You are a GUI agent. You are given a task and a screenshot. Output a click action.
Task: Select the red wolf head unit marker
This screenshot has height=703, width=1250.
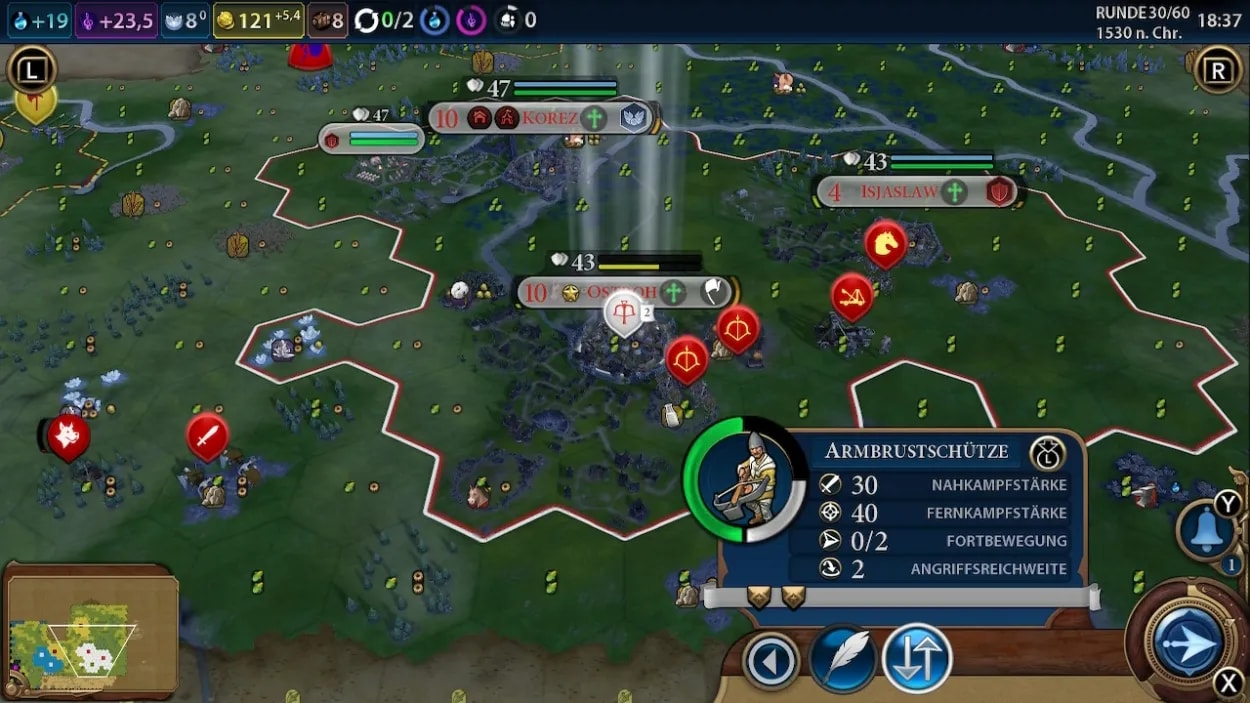[x=68, y=436]
